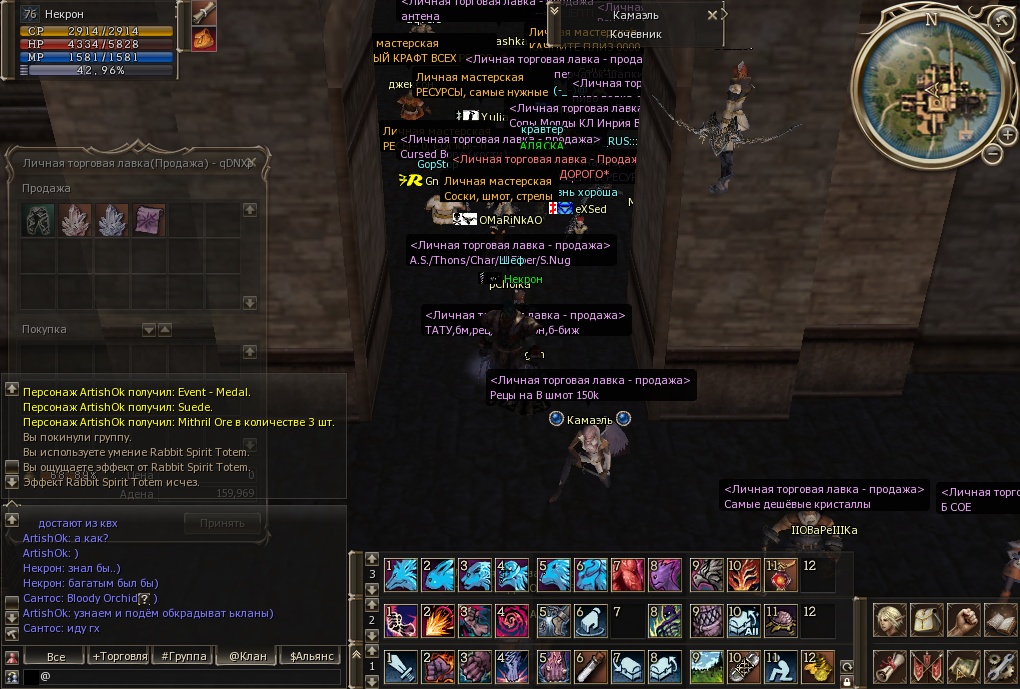The image size is (1020, 689).
Task: Zoom out the minimap with minus button
Action: 991,154
